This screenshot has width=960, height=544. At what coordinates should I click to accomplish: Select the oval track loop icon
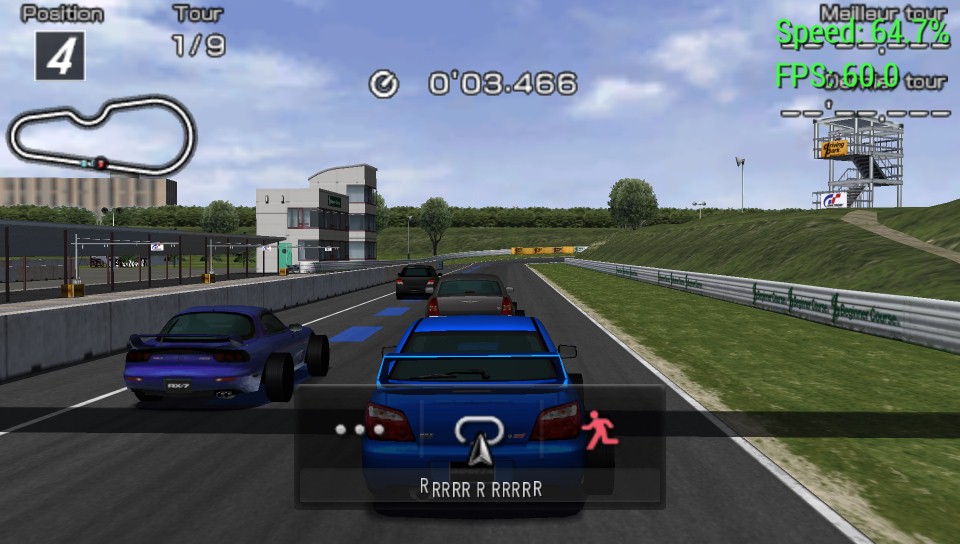[x=479, y=430]
